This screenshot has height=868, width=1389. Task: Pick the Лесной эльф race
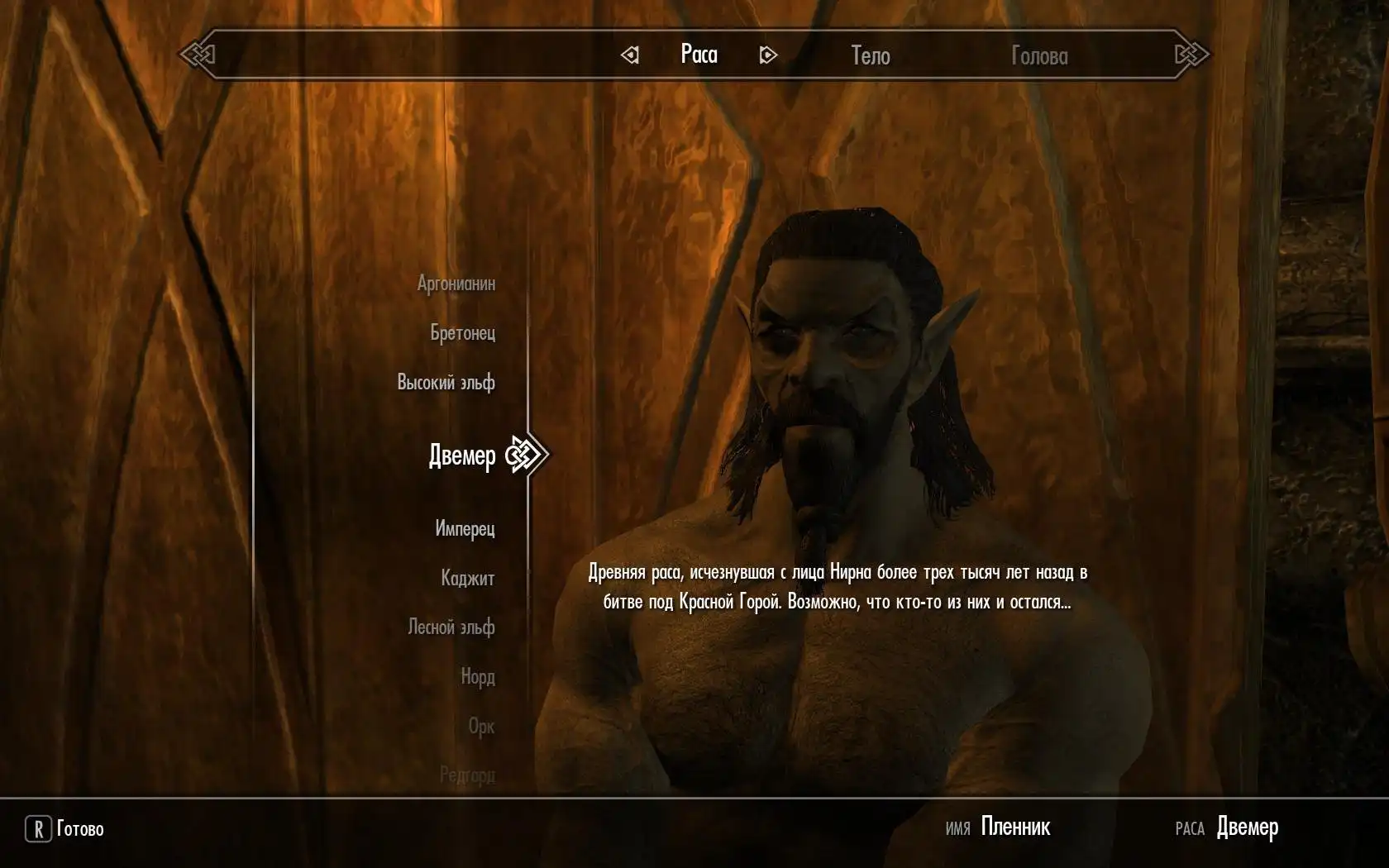tap(451, 627)
